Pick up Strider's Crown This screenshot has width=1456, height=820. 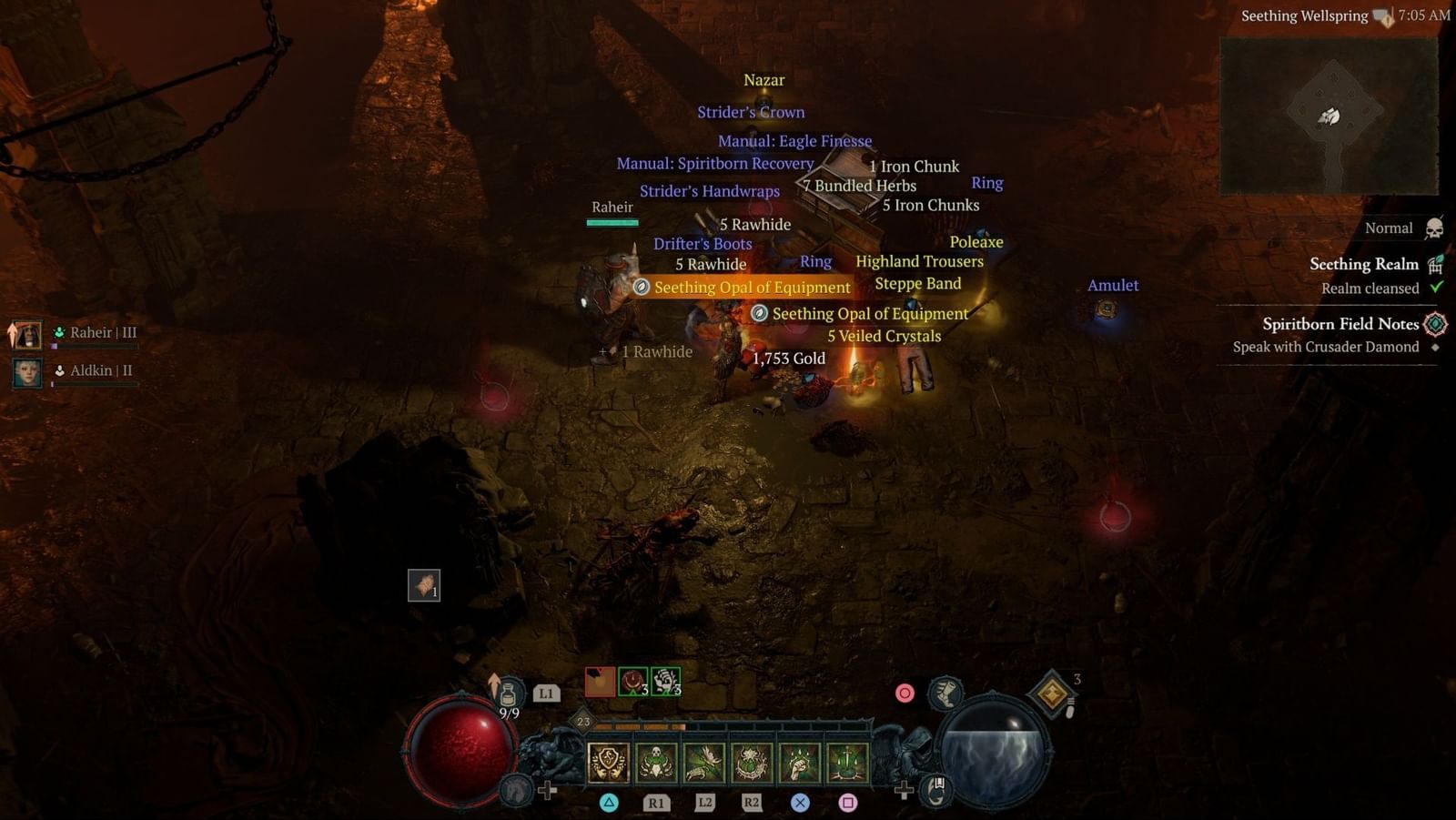(751, 111)
